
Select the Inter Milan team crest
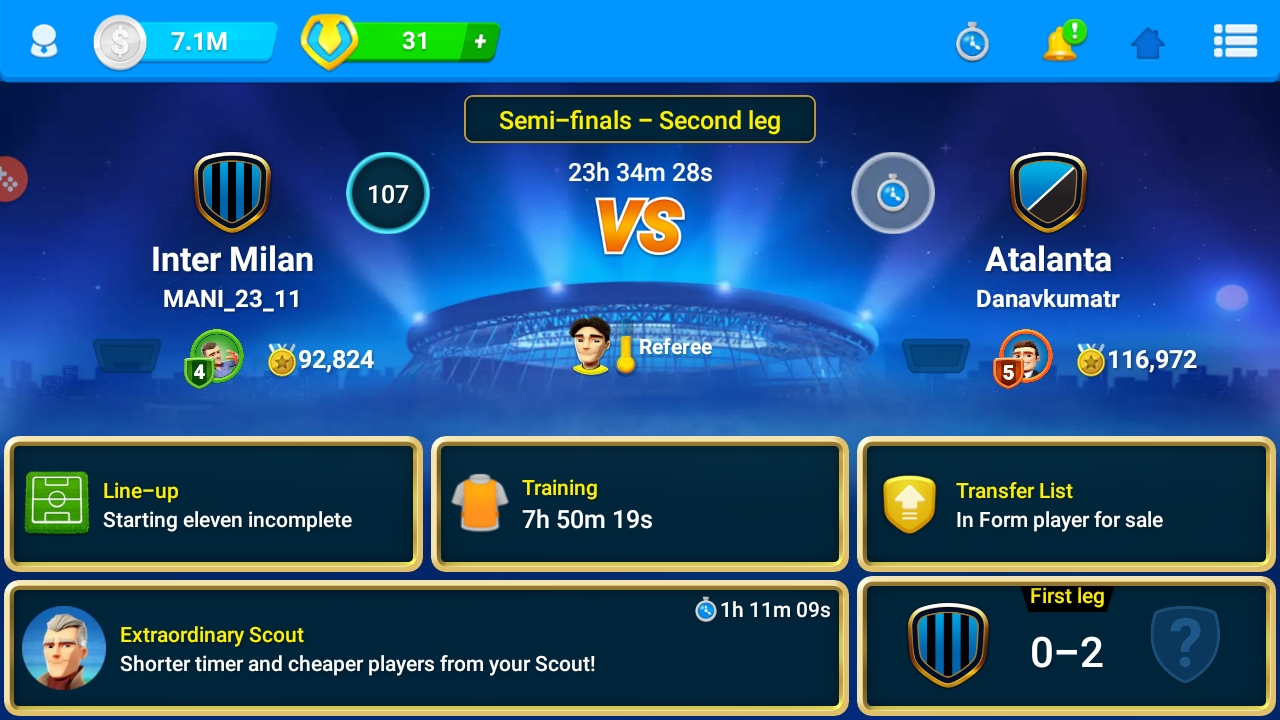pyautogui.click(x=232, y=192)
